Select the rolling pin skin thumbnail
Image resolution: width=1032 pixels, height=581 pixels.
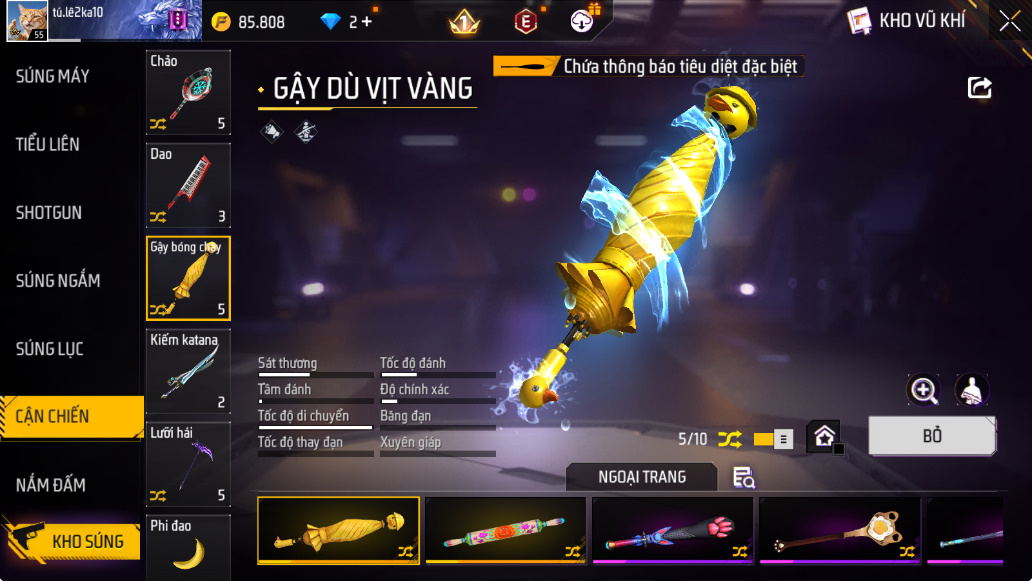pos(506,531)
